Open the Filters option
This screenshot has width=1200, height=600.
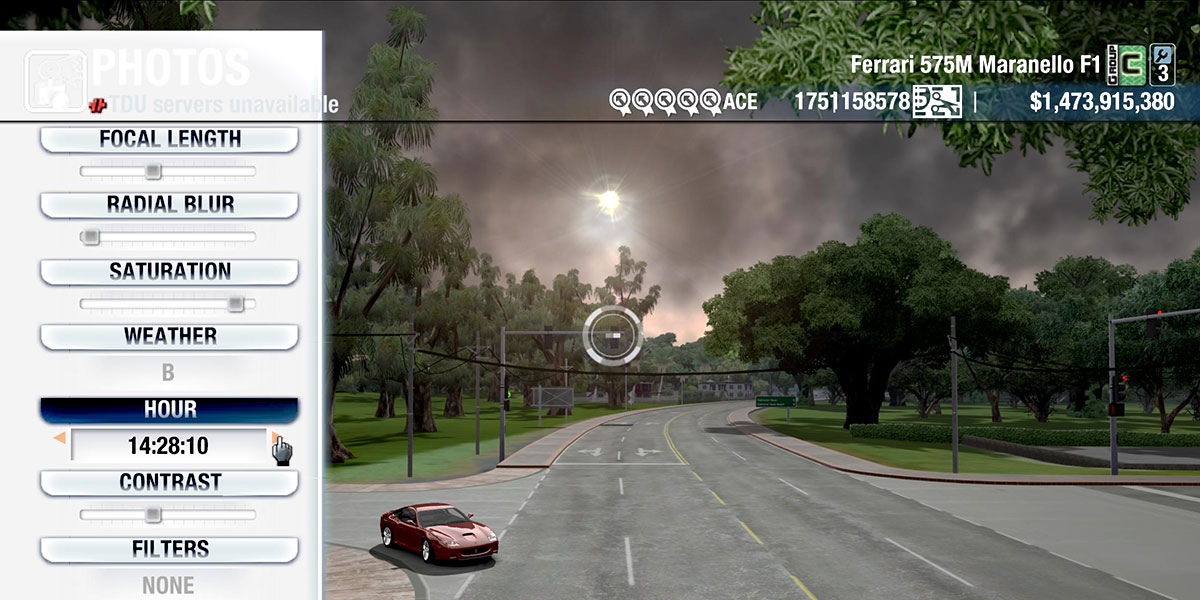pos(169,549)
